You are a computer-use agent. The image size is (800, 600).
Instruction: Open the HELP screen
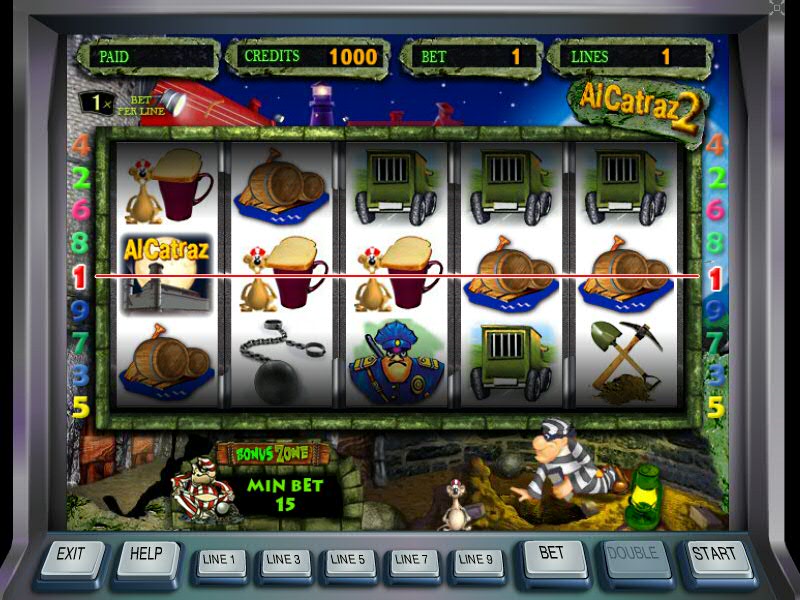coord(147,555)
